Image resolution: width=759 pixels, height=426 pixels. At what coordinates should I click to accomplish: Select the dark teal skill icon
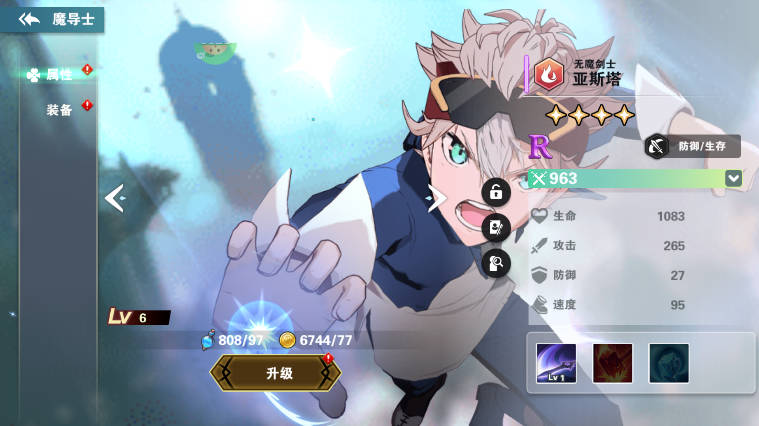(x=668, y=363)
